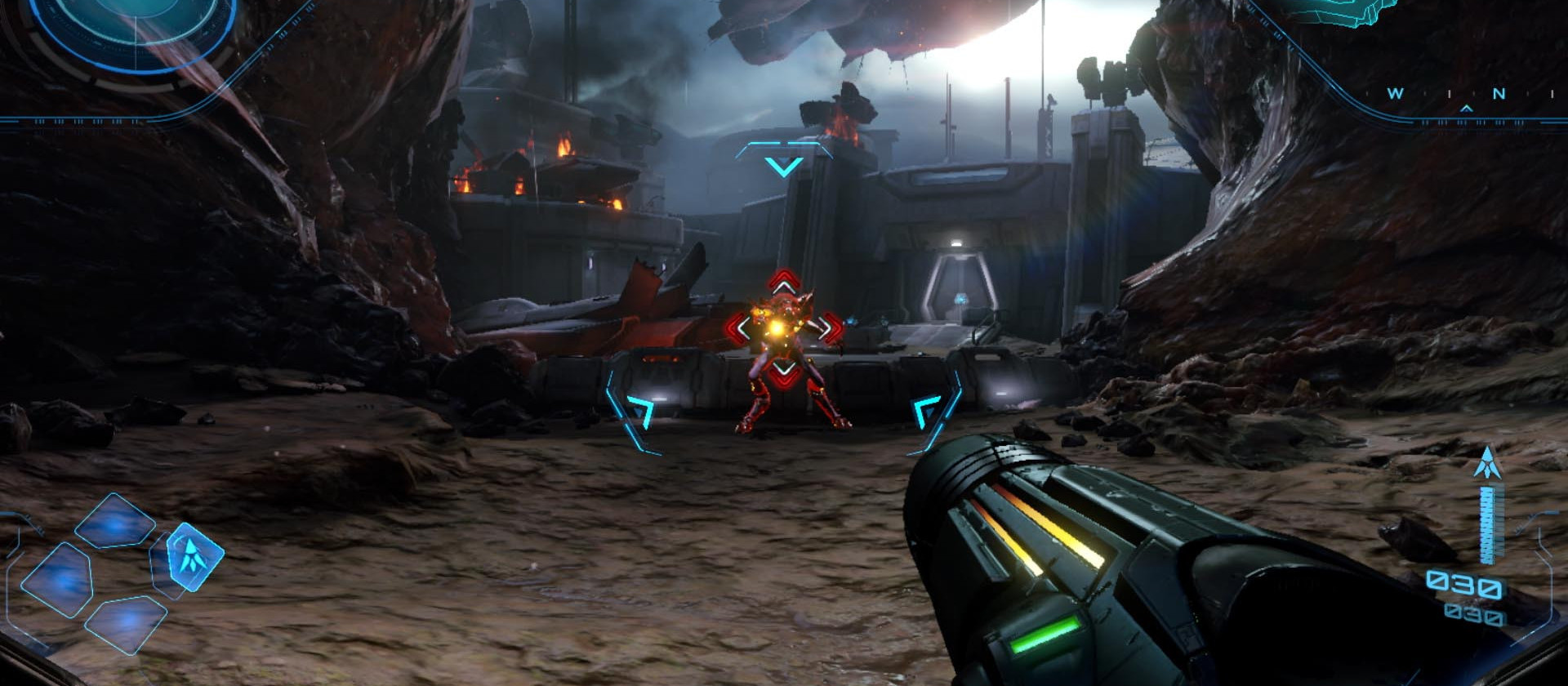The width and height of the screenshot is (1568, 686).
Task: Click the compass marker between W and N
Action: tap(1467, 109)
